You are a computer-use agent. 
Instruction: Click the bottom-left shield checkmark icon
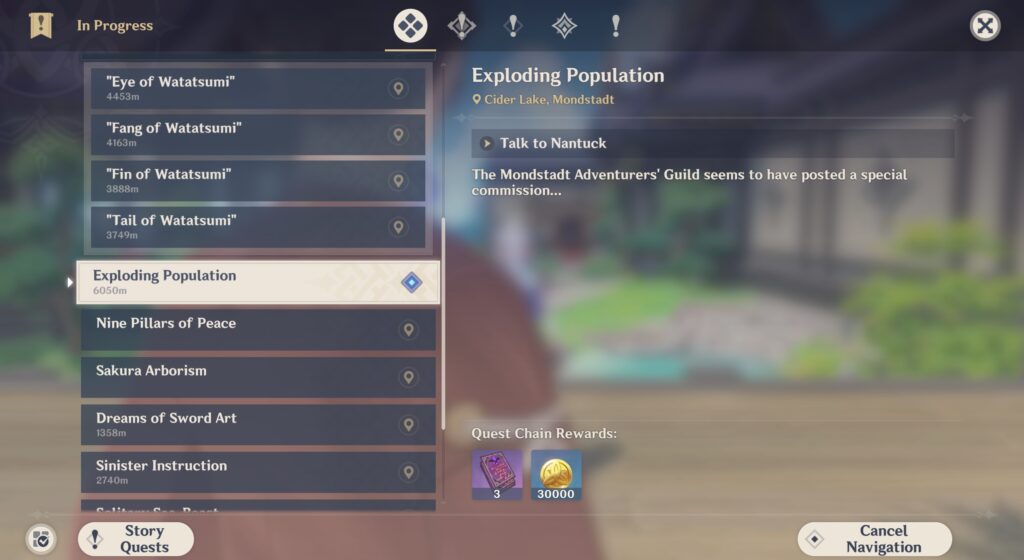(x=41, y=539)
